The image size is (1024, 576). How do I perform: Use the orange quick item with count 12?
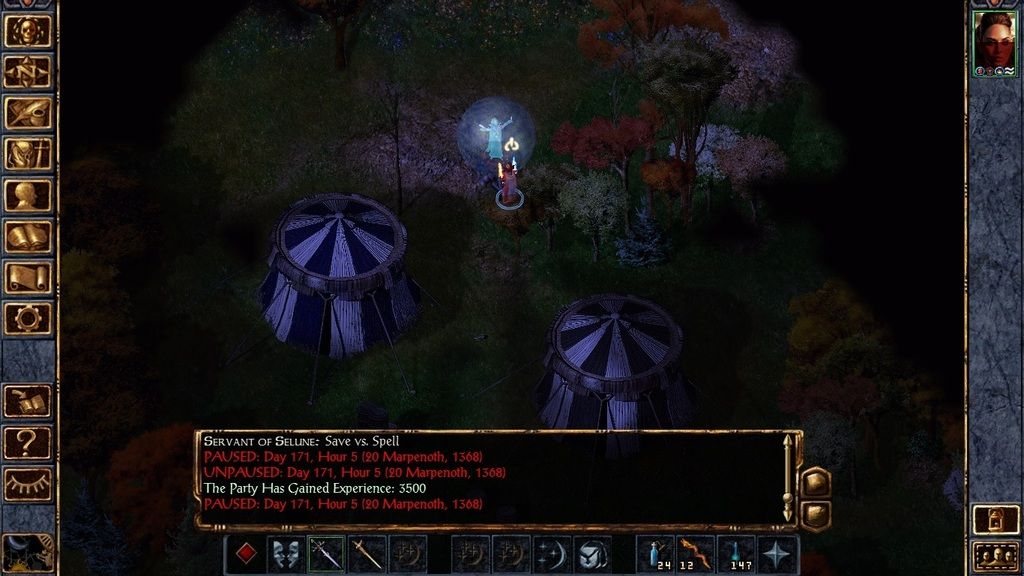pyautogui.click(x=697, y=554)
